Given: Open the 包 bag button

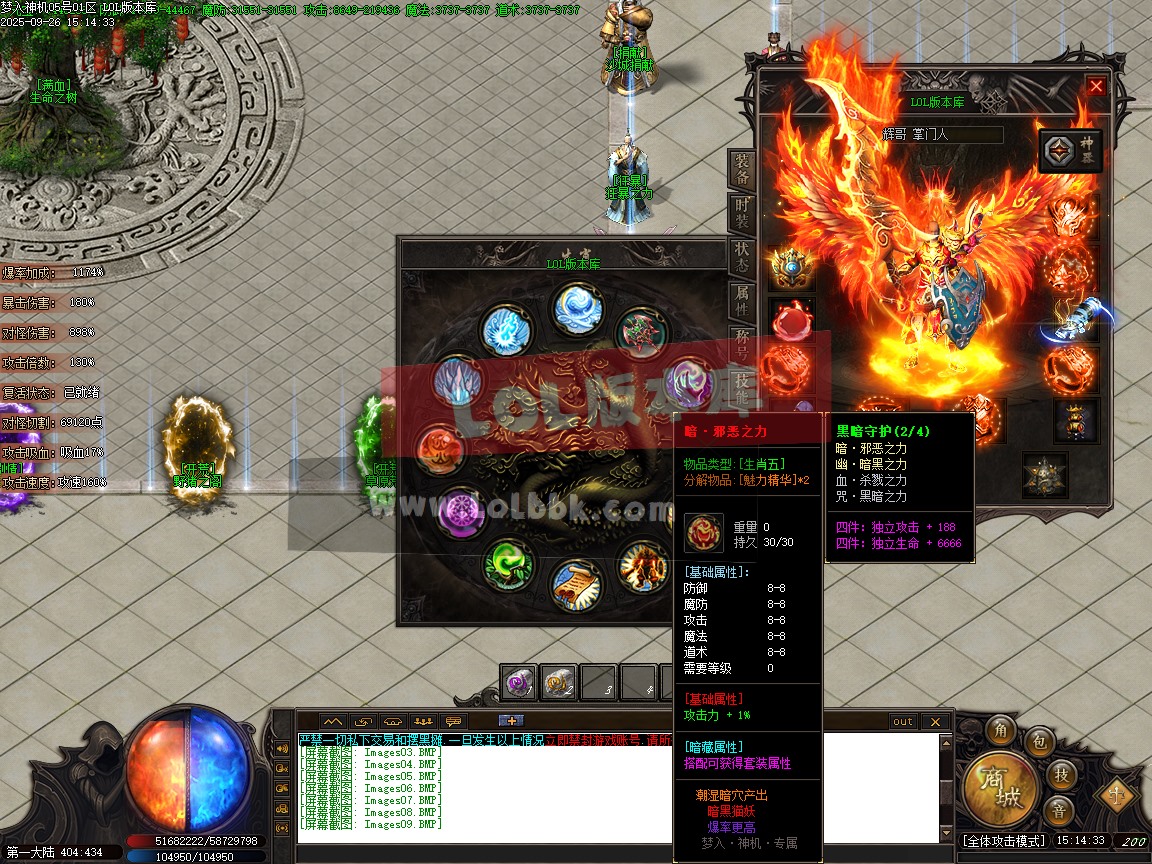Looking at the screenshot, I should 1039,743.
